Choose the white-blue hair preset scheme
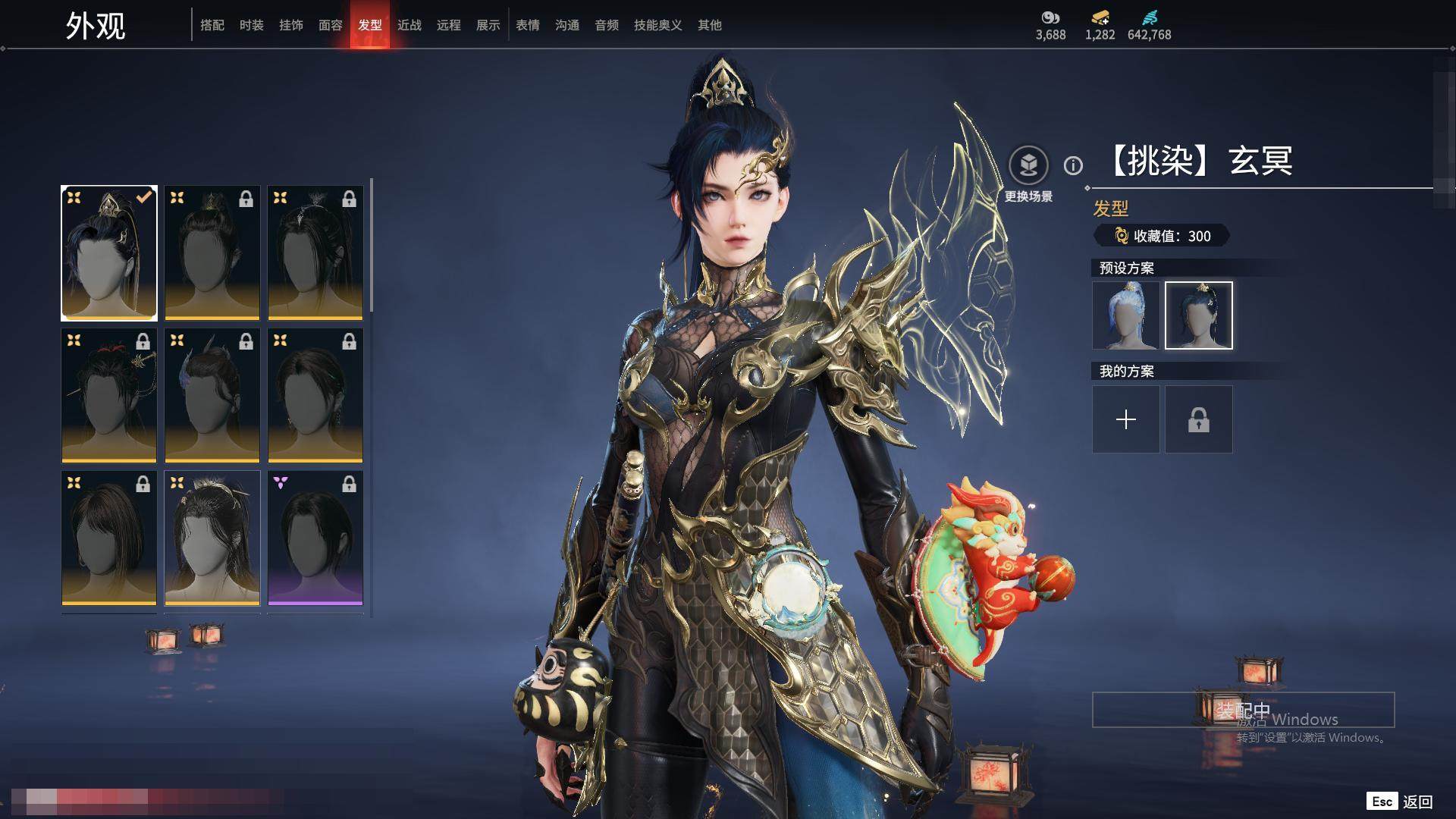The width and height of the screenshot is (1456, 819). point(1126,315)
